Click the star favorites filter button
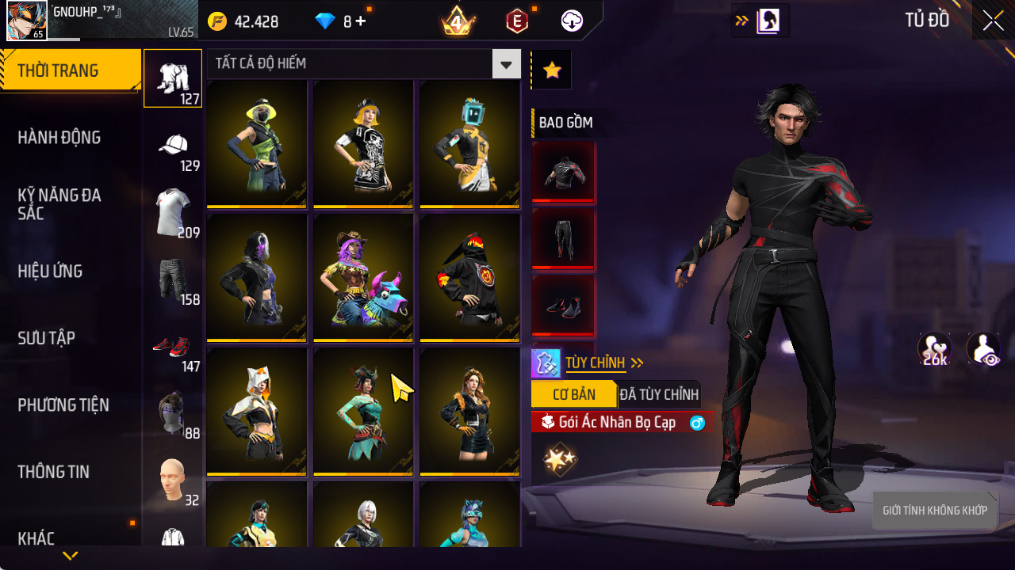Screen dimensions: 1015x570 (x=551, y=70)
